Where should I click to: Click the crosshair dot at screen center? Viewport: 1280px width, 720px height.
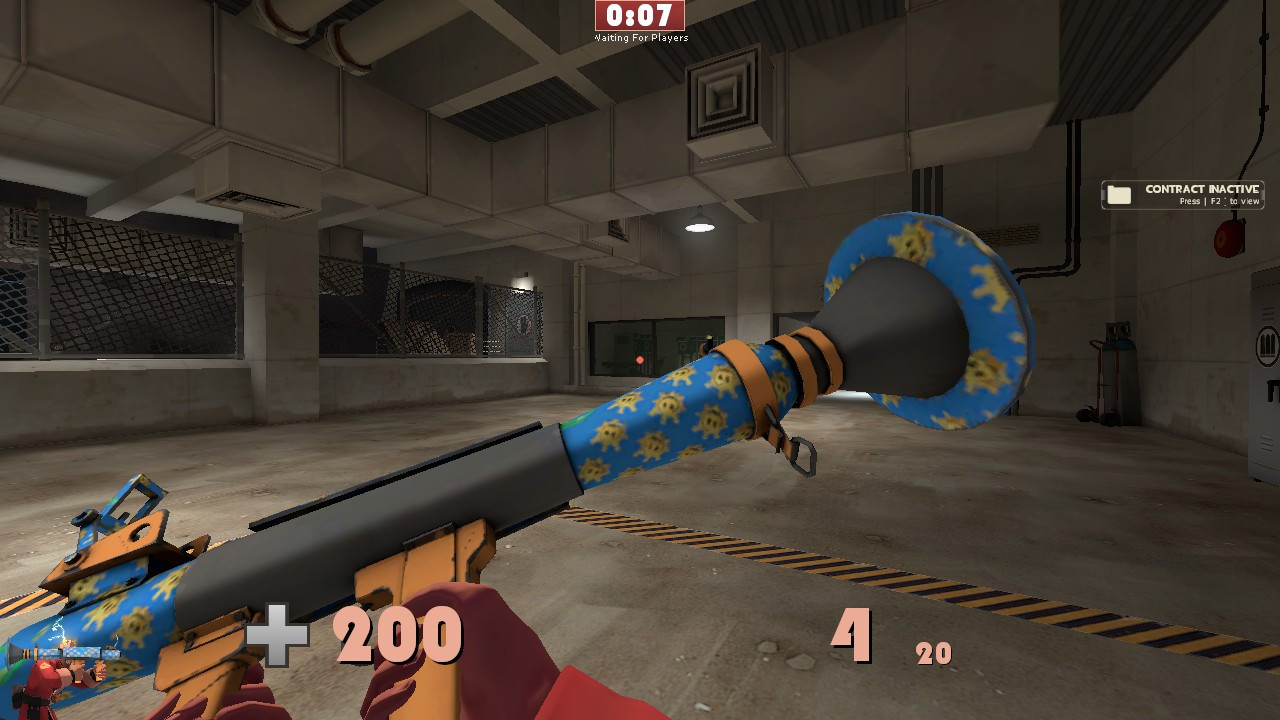(640, 360)
